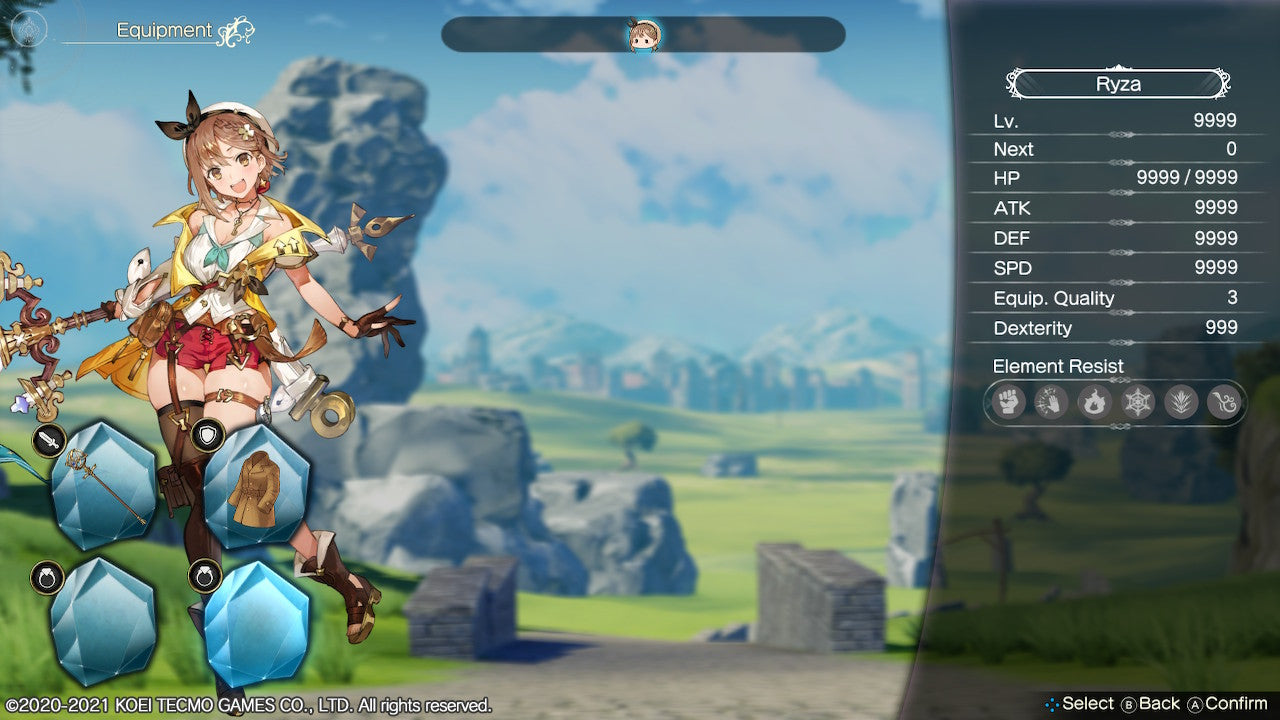Image resolution: width=1280 pixels, height=720 pixels.
Task: Click the fist physical resist icon
Action: 1008,403
